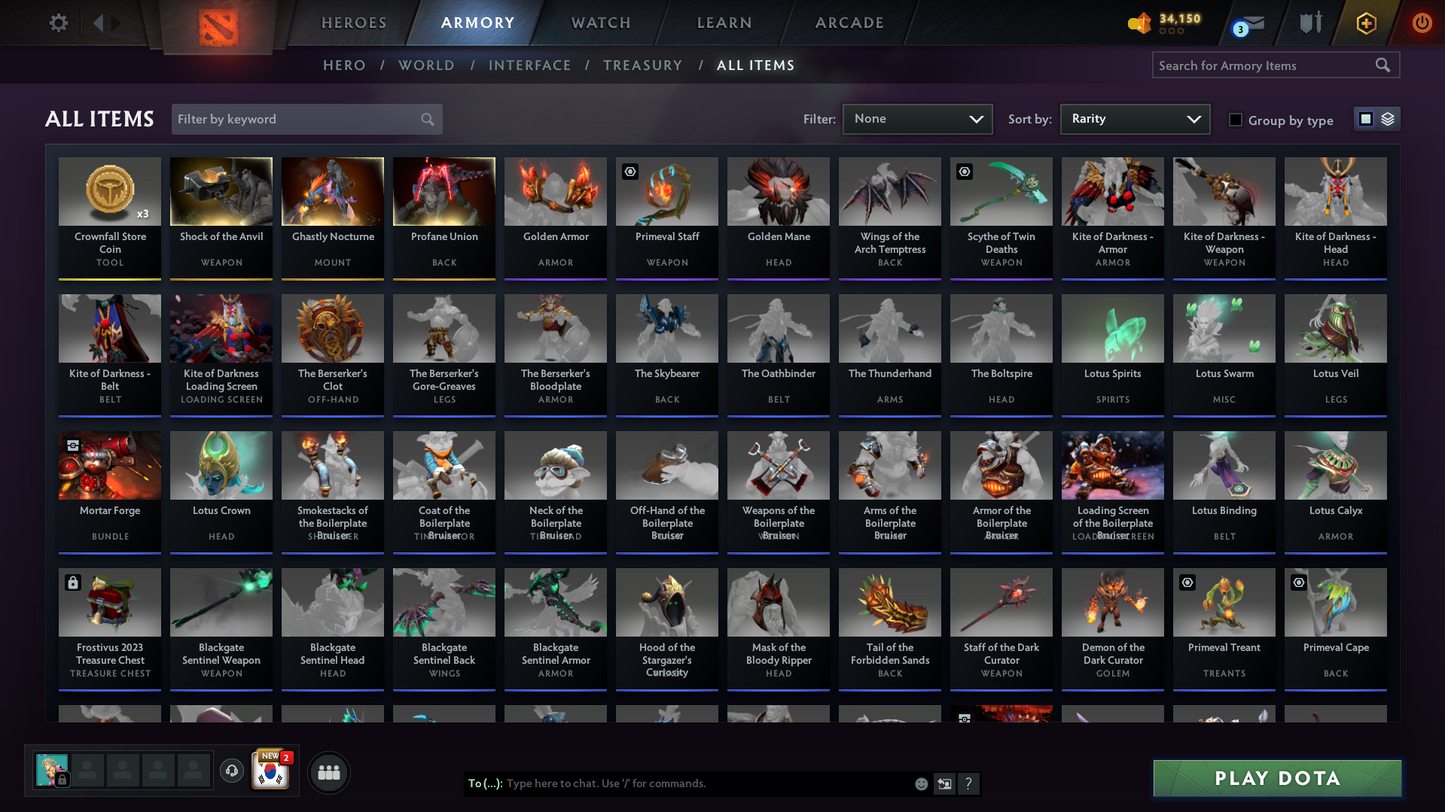This screenshot has width=1445, height=812.
Task: Click the Mortar Forge bundle thumbnail
Action: point(108,464)
